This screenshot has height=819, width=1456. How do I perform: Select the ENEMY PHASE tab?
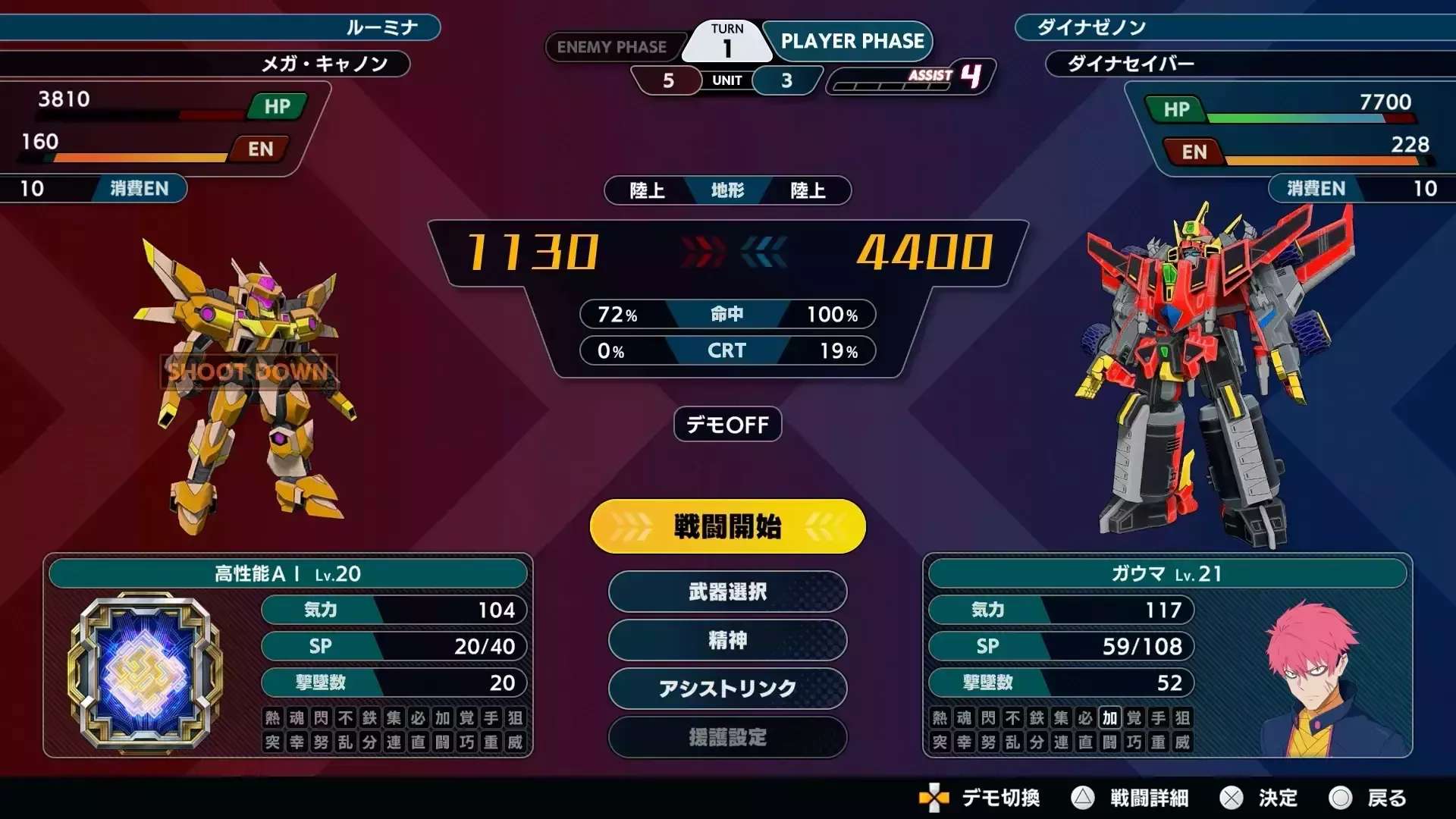pyautogui.click(x=613, y=47)
